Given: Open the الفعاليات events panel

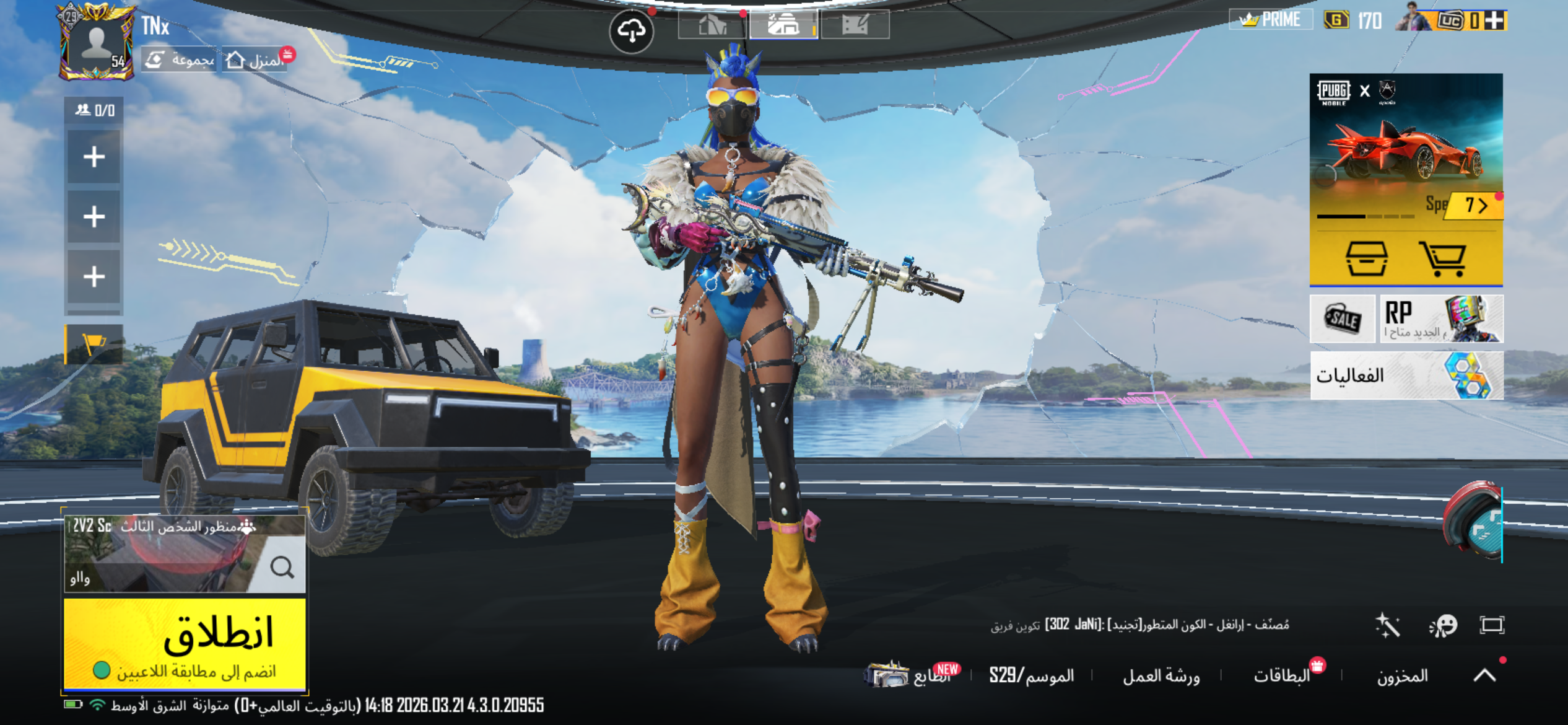Looking at the screenshot, I should [1406, 376].
